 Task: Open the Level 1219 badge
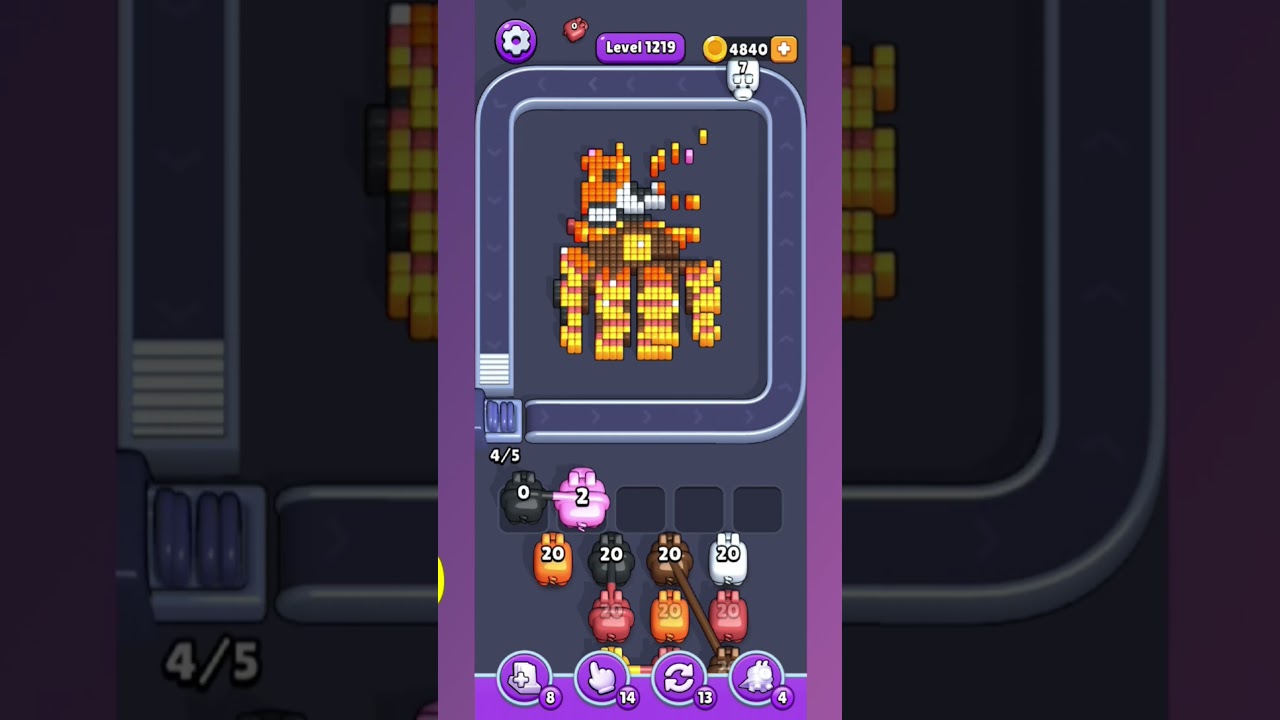point(640,48)
